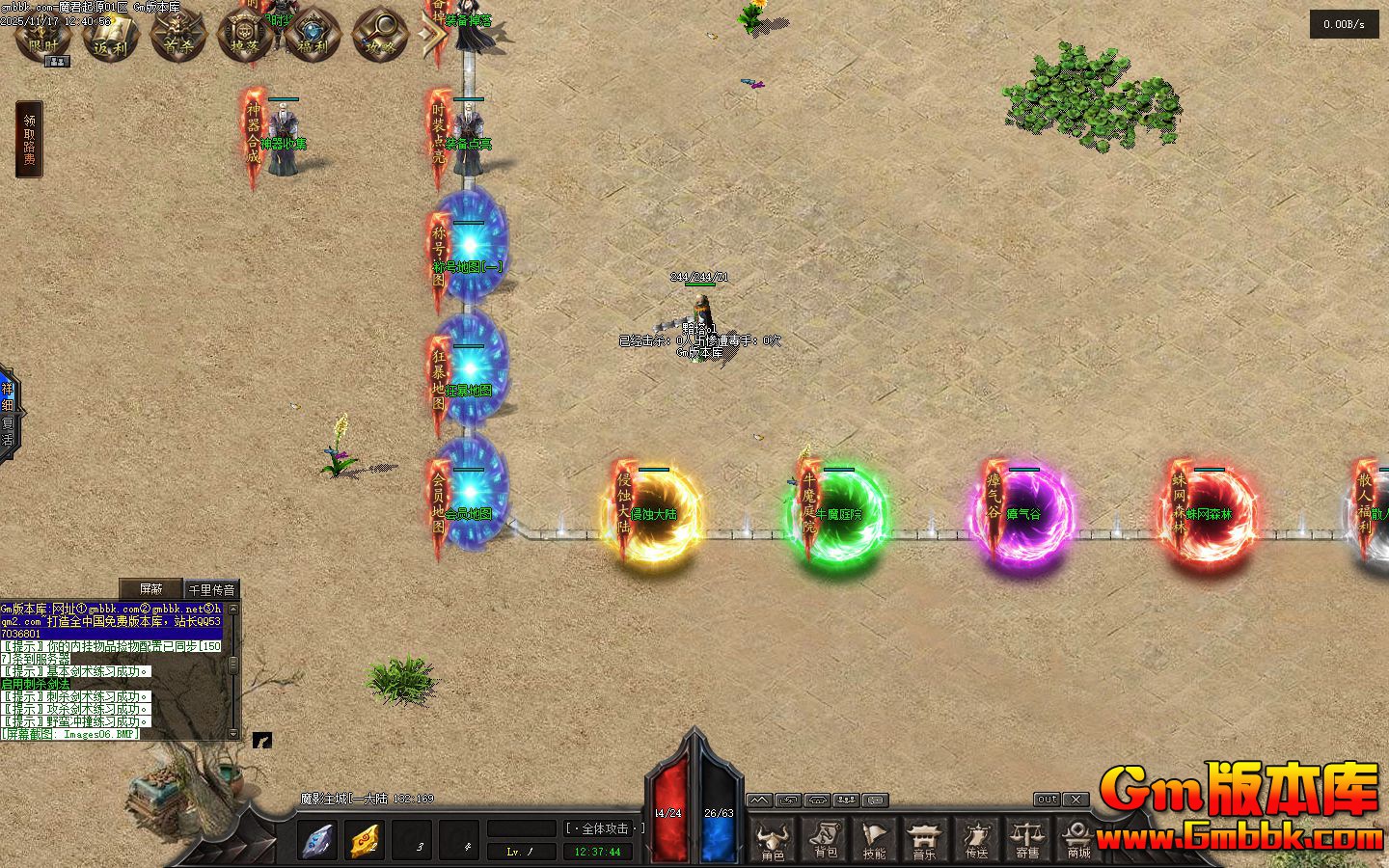Click the X exit button beside 'out'
The image size is (1389, 868).
click(x=1076, y=800)
